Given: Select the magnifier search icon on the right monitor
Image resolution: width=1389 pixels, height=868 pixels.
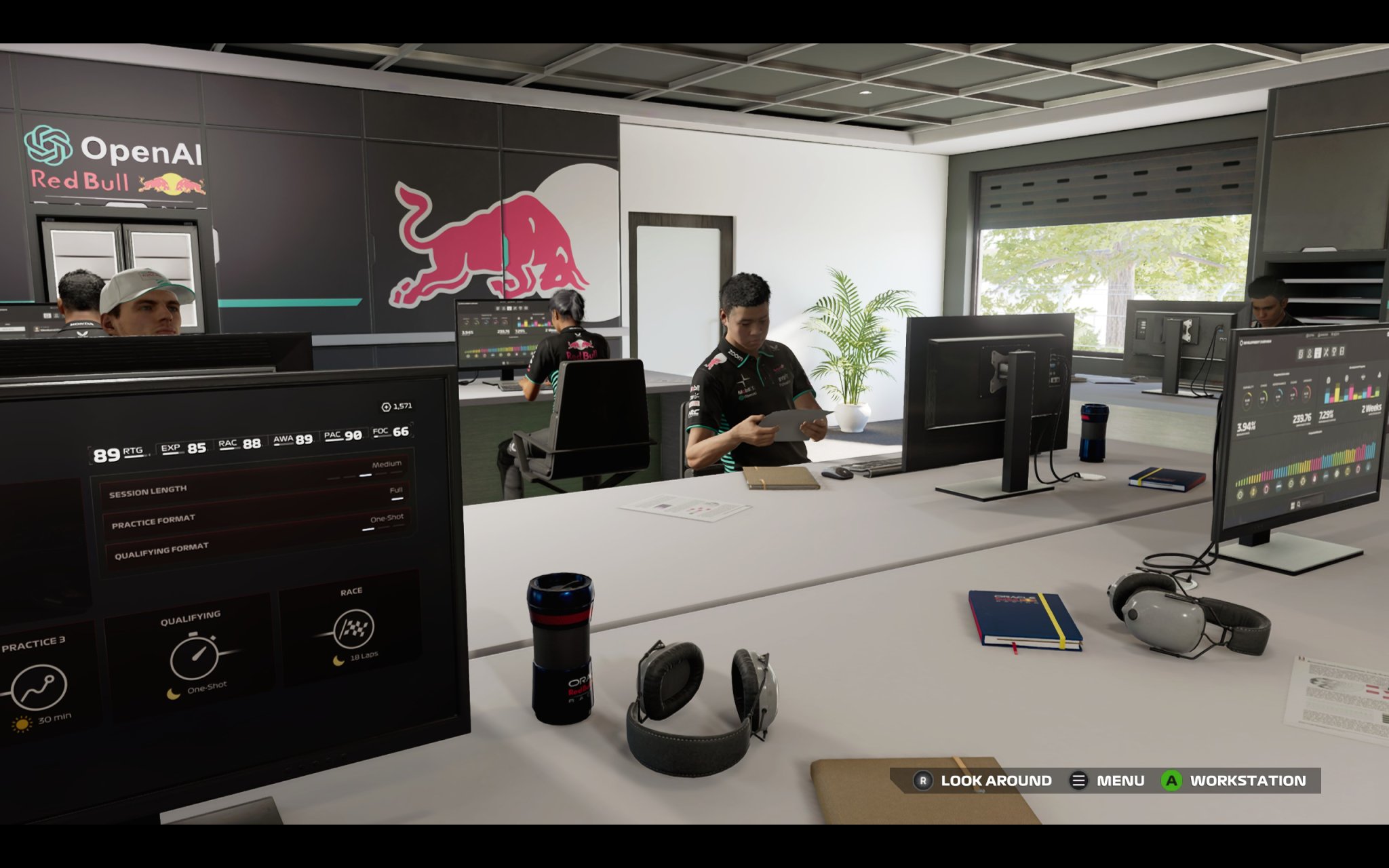Looking at the screenshot, I should click(1299, 502).
